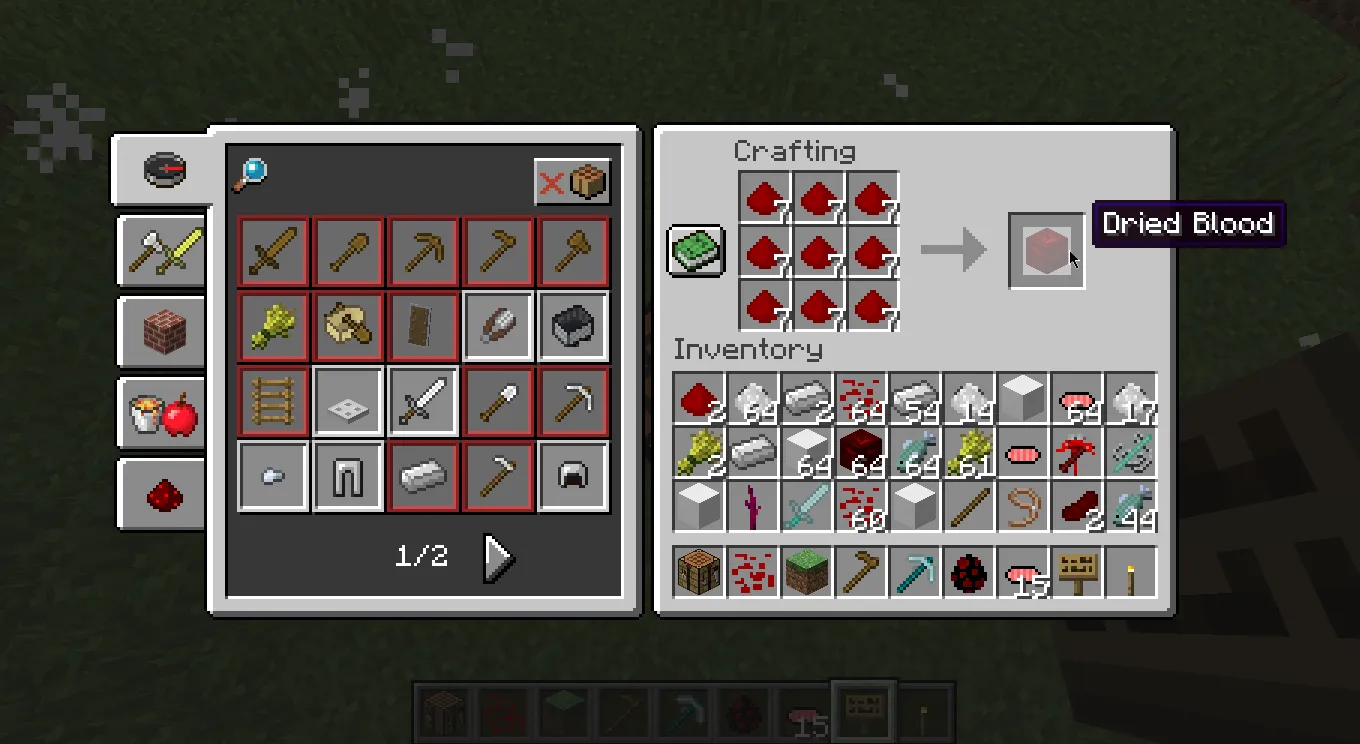
Task: Select the ladder item
Action: pos(272,399)
